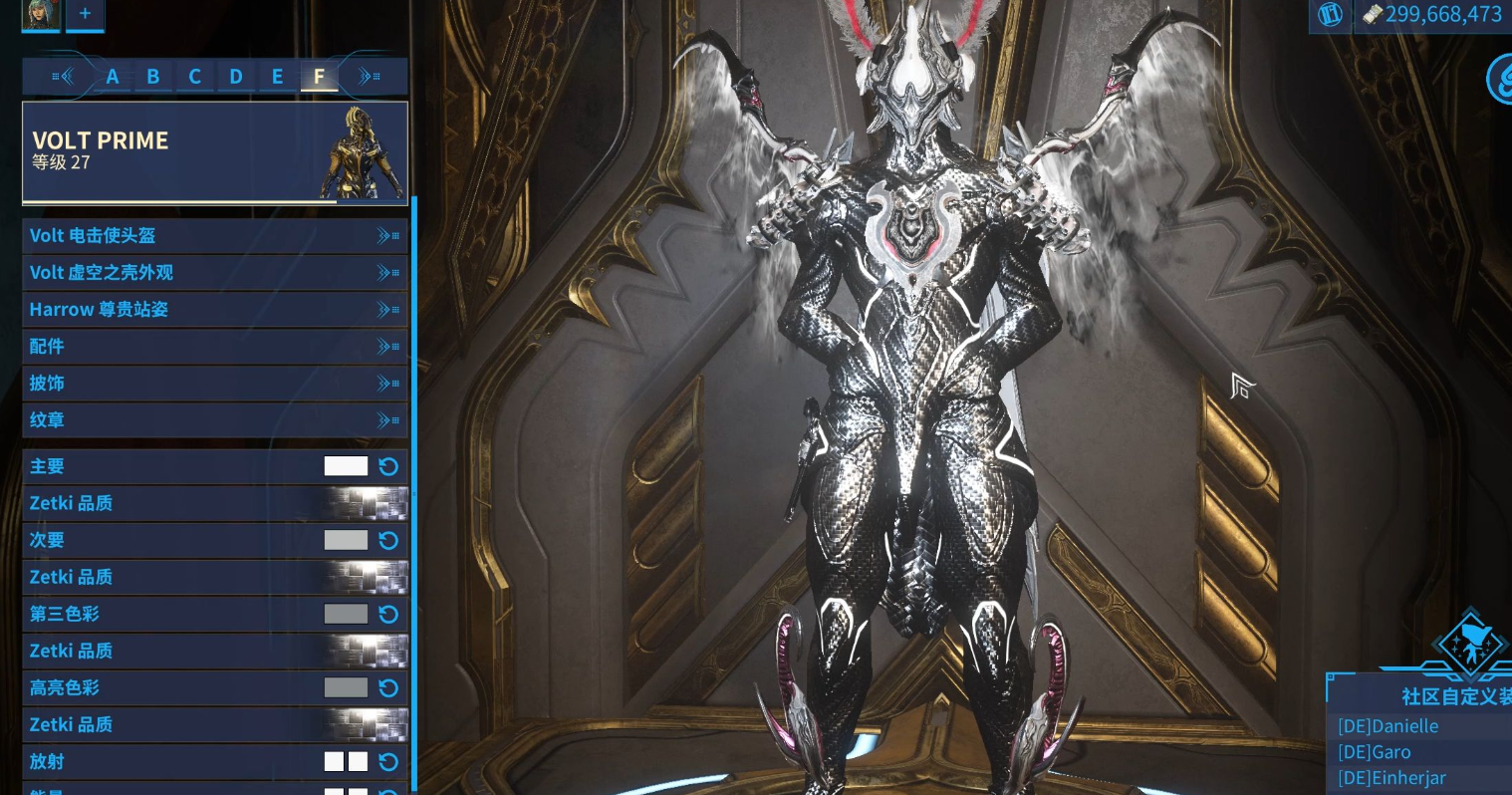Open the 纹章 sigil menu

(214, 420)
